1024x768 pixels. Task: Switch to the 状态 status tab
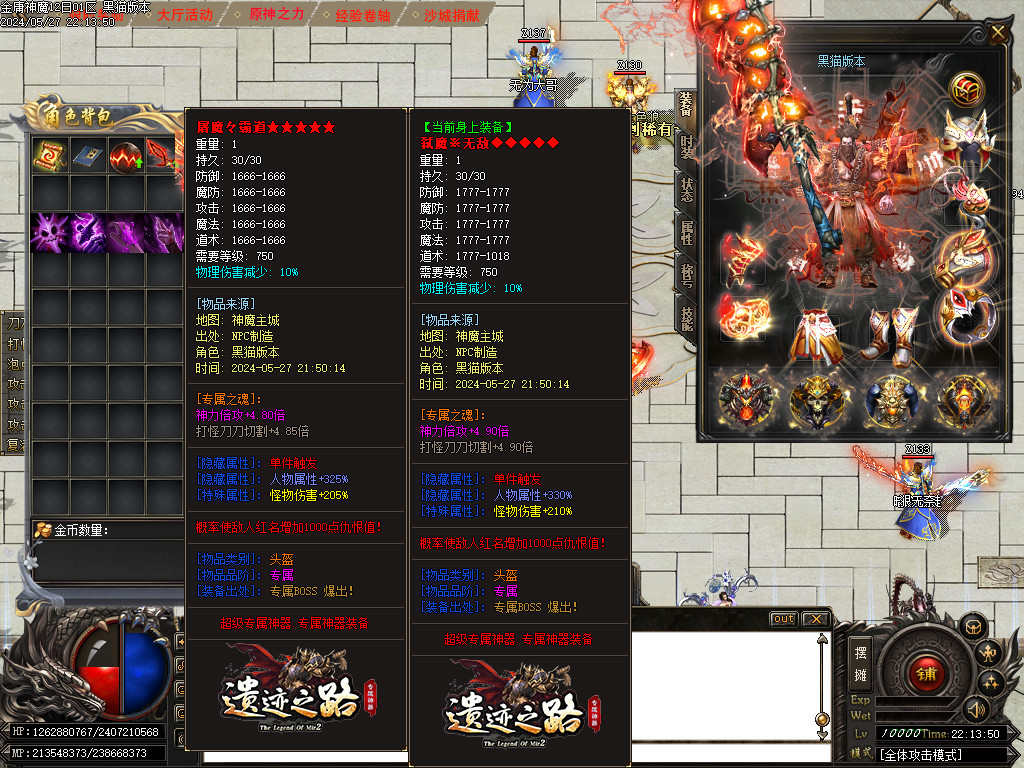(686, 191)
